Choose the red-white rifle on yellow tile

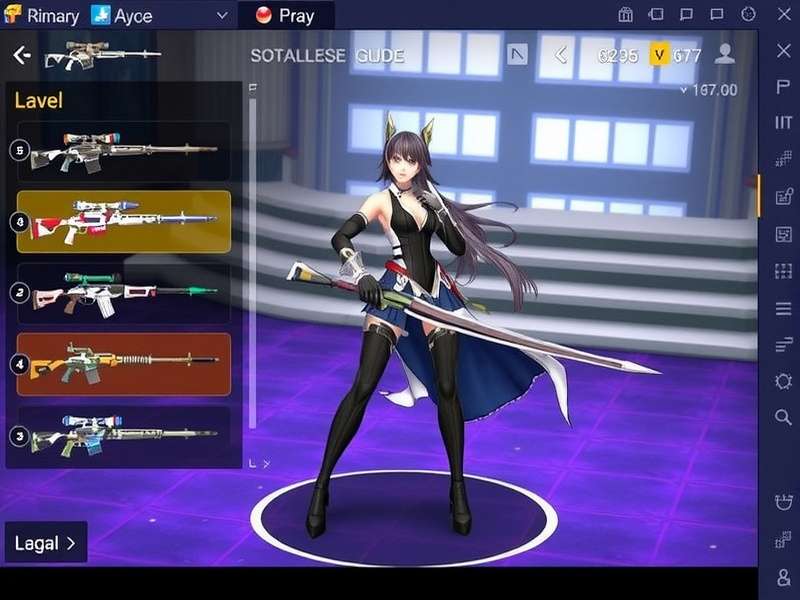[124, 221]
